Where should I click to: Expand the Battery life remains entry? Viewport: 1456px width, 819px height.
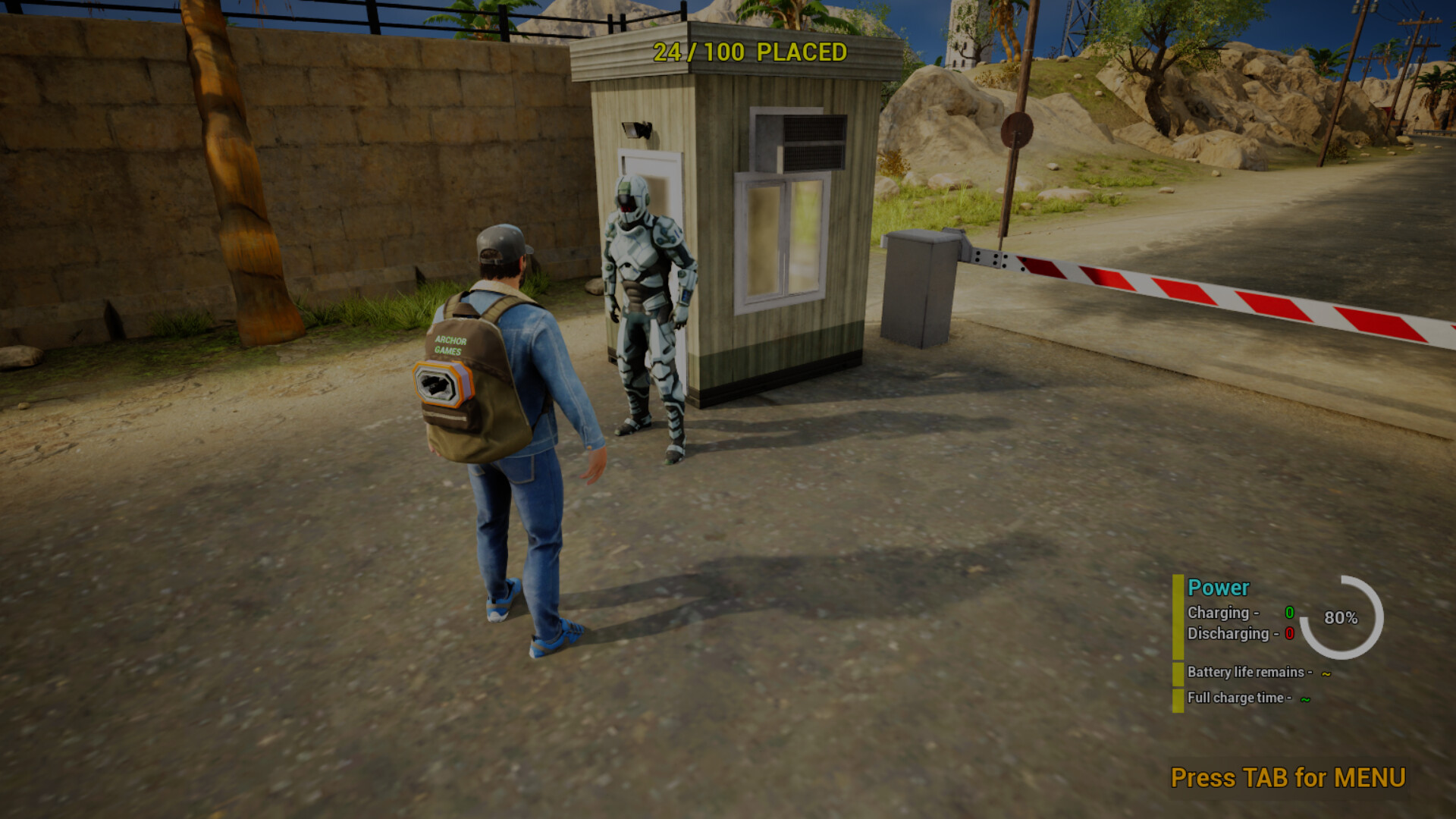pyautogui.click(x=1250, y=672)
